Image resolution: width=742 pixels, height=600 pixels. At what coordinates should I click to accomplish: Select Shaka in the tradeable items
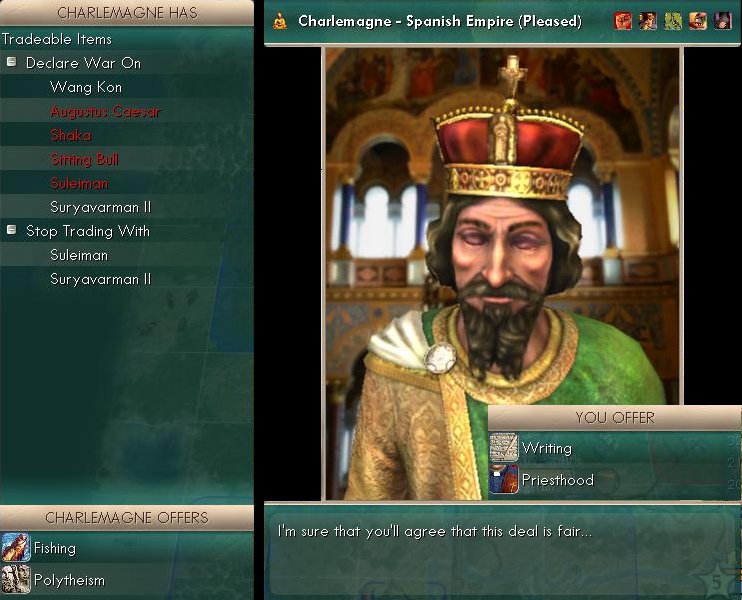pyautogui.click(x=70, y=135)
